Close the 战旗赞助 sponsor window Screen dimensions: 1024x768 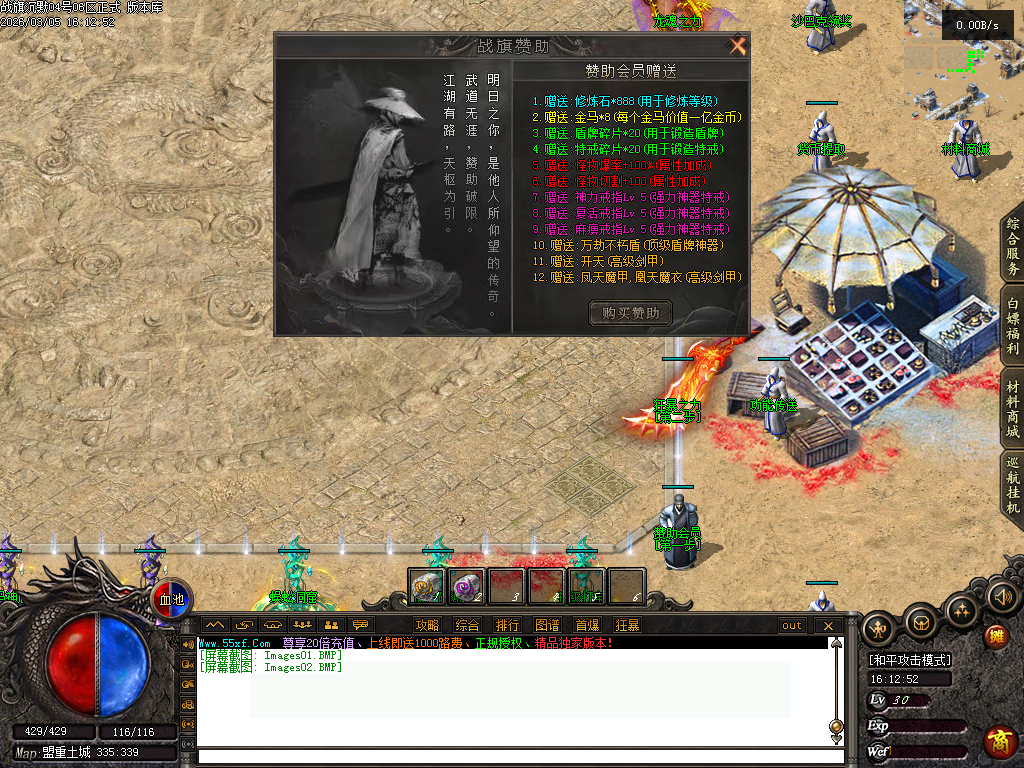738,46
